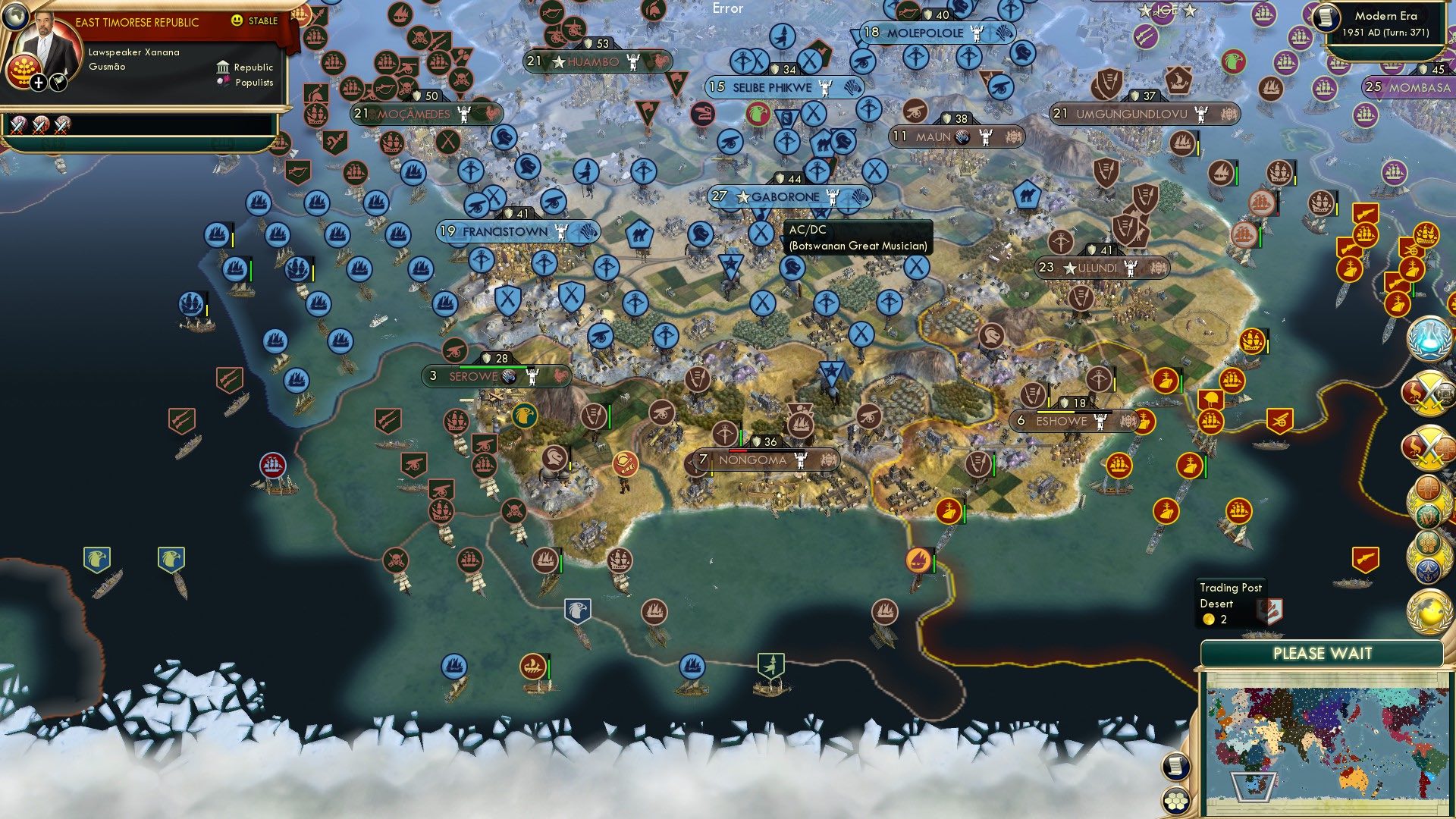1456x819 pixels.
Task: Click a crossed-swords war icon under the leader panel
Action: [18, 127]
